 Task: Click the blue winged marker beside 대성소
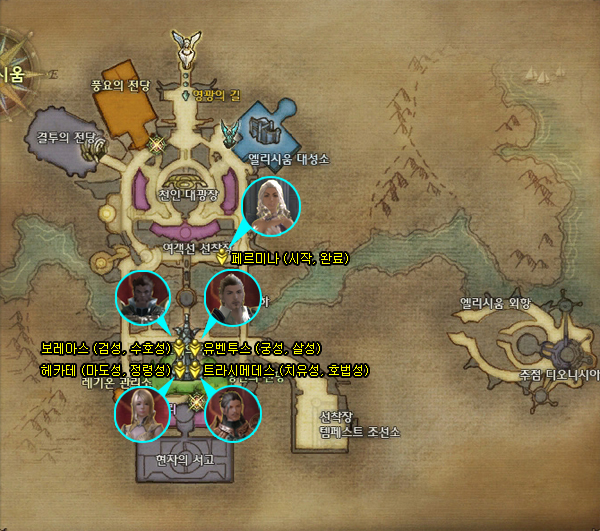(233, 131)
